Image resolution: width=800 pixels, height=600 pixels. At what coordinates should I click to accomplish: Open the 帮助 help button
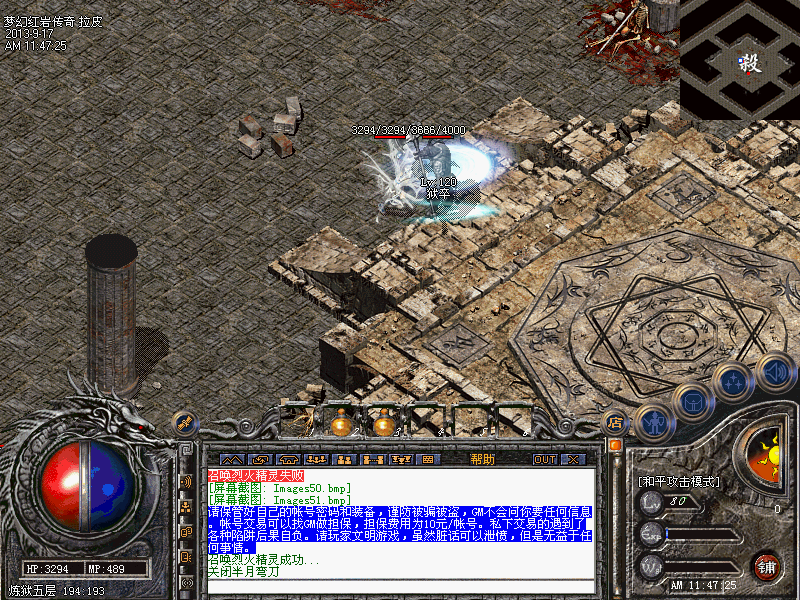point(482,459)
